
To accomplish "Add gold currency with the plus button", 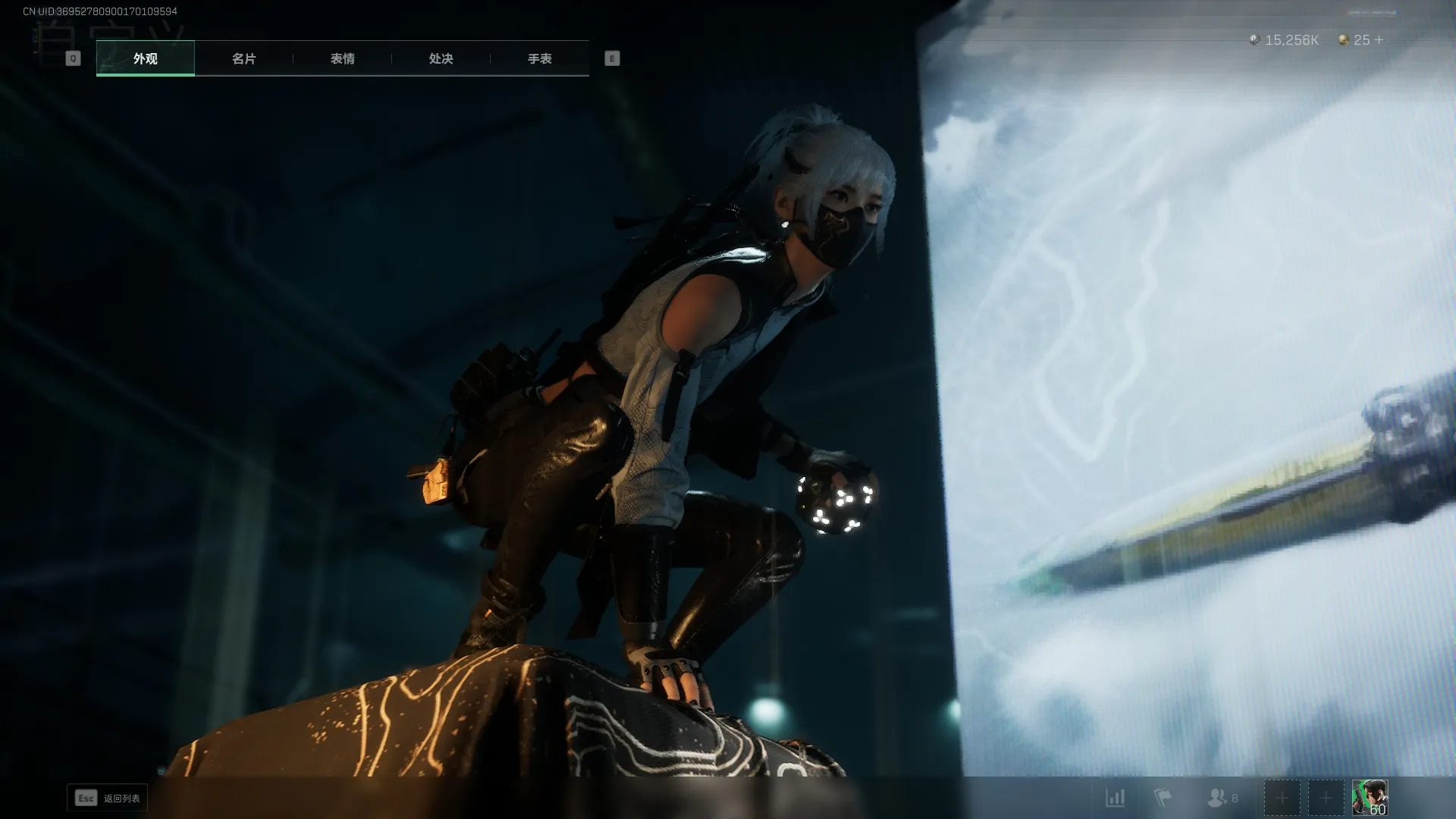I will [x=1379, y=40].
